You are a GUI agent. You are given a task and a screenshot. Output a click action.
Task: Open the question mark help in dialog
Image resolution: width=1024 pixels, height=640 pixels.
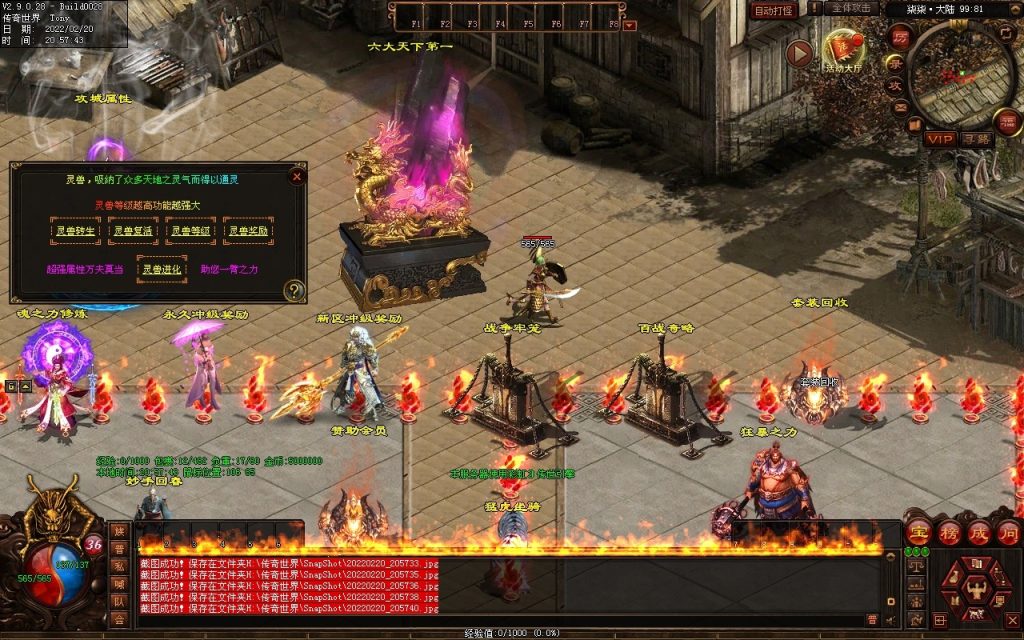pyautogui.click(x=293, y=290)
